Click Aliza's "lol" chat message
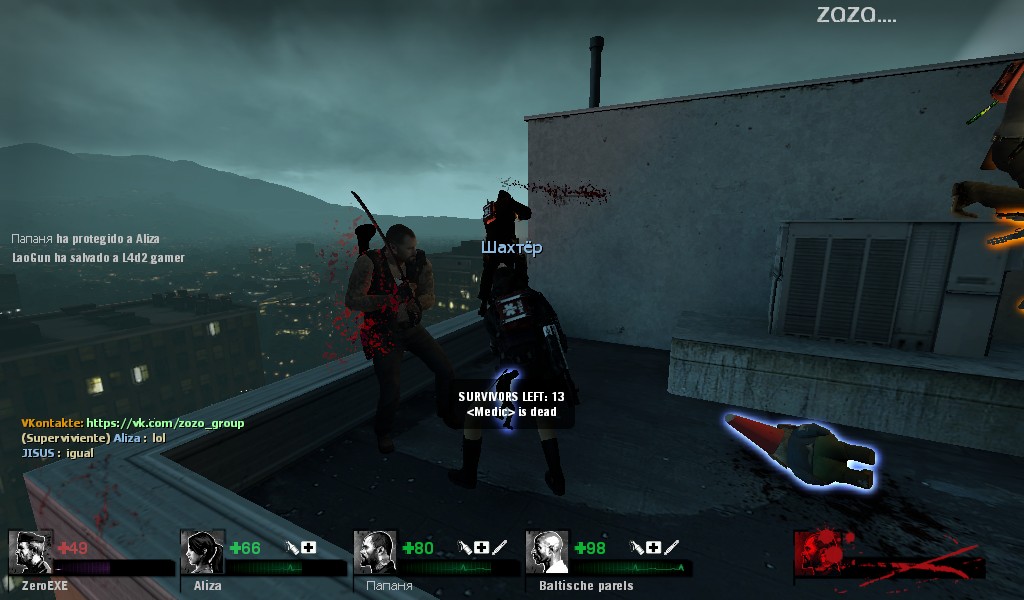This screenshot has height=600, width=1024. tap(158, 438)
